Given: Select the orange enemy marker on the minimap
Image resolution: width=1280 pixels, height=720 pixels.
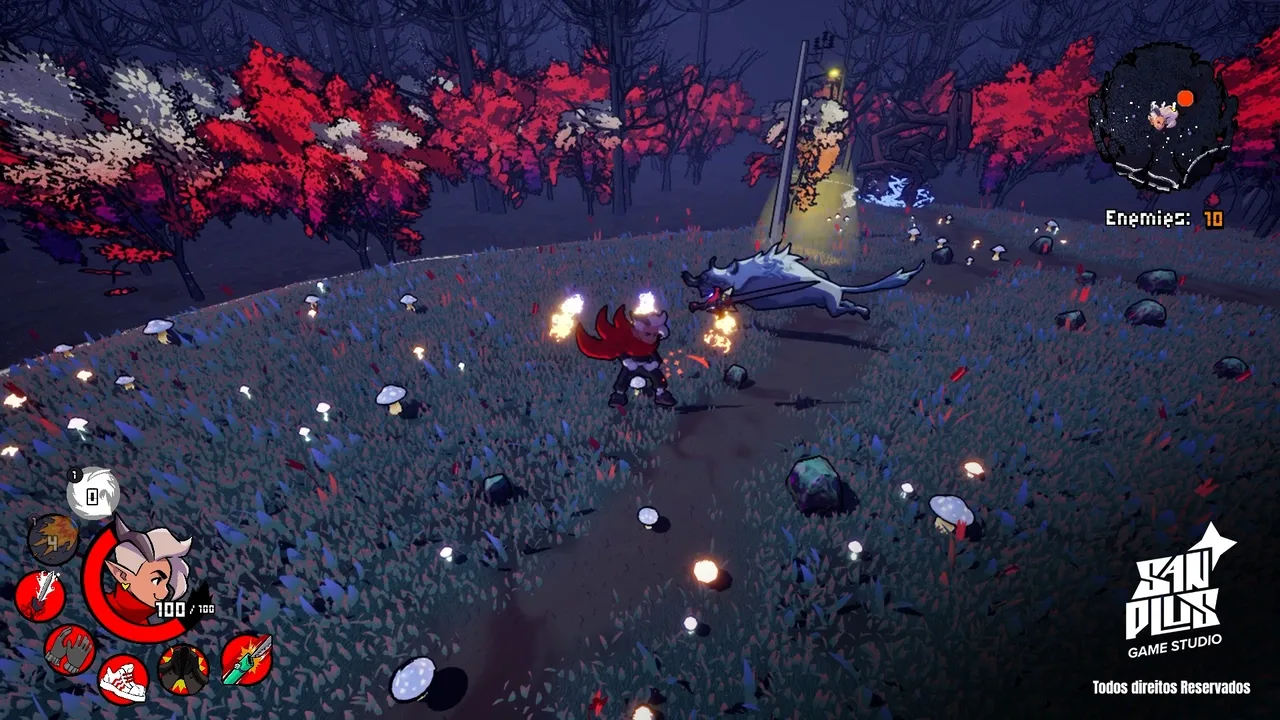Looking at the screenshot, I should coord(1185,98).
